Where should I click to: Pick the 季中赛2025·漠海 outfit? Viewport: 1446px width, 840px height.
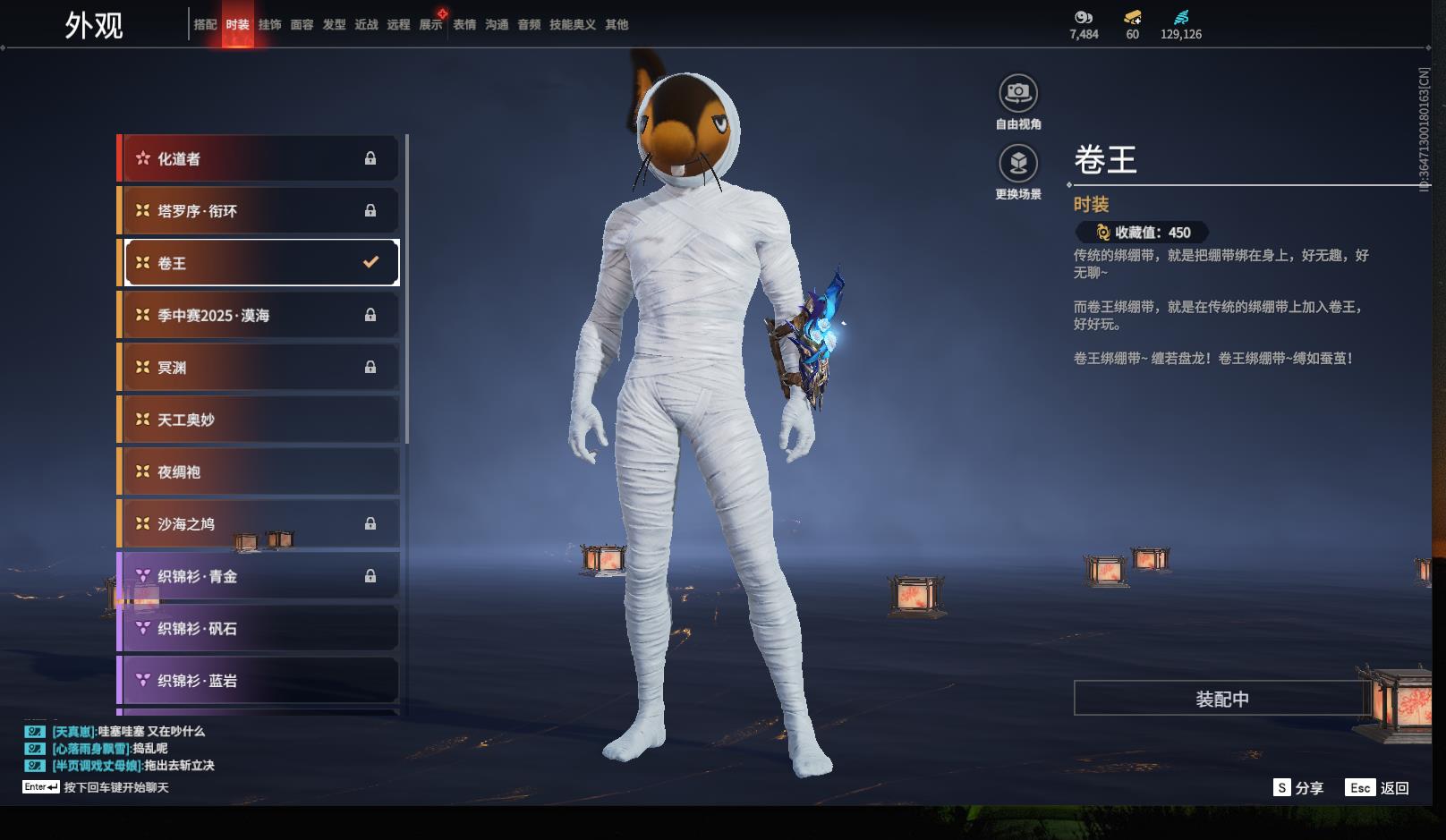pyautogui.click(x=259, y=315)
